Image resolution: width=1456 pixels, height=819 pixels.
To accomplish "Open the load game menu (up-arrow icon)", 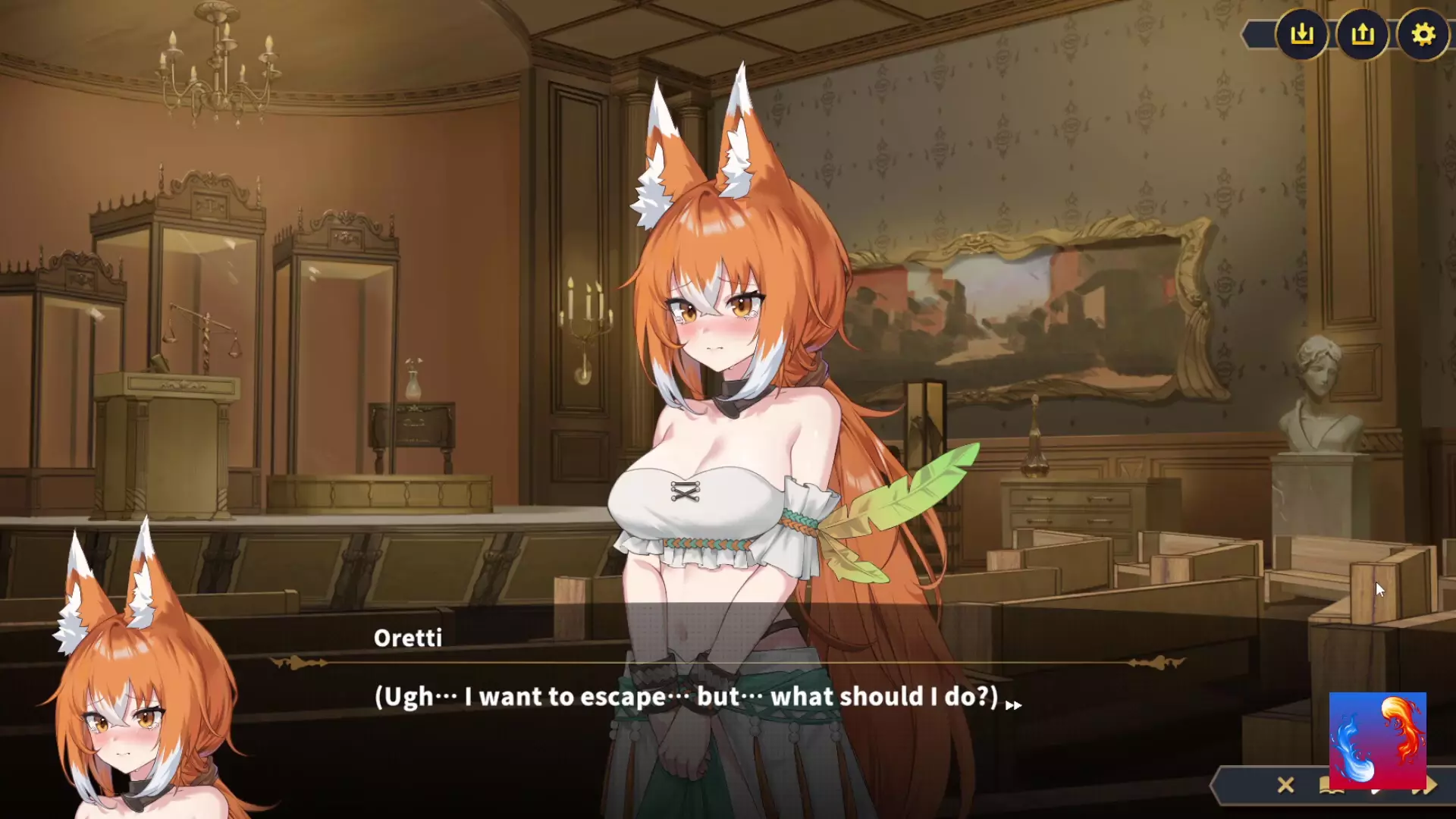I will (x=1362, y=34).
